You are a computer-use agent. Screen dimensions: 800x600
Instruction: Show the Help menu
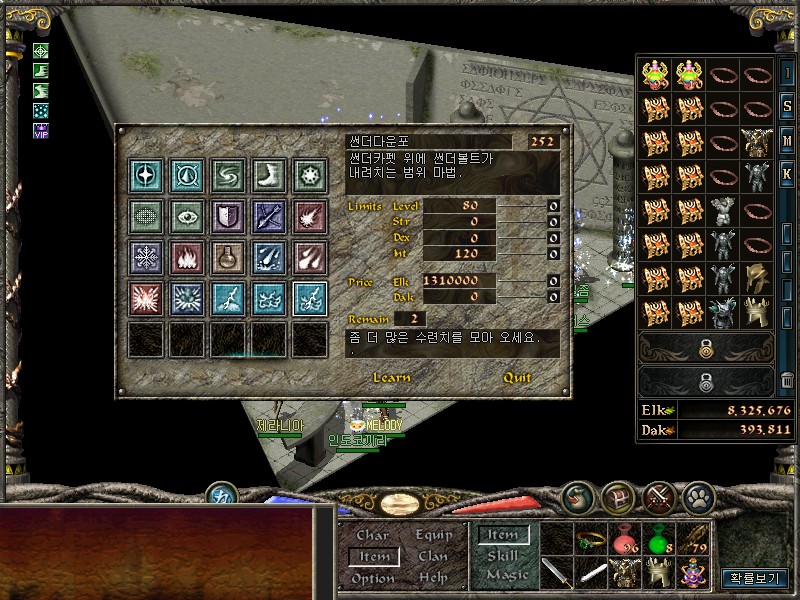pos(433,578)
